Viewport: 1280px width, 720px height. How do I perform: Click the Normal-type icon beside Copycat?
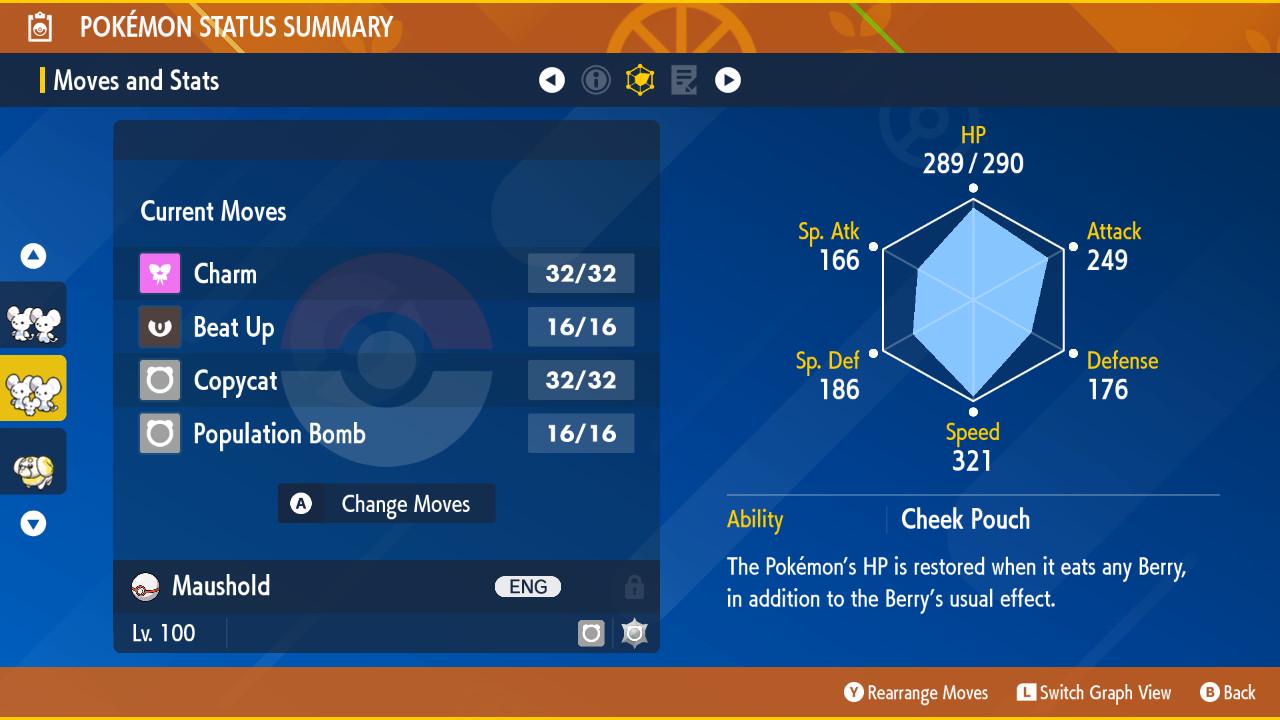[x=159, y=380]
